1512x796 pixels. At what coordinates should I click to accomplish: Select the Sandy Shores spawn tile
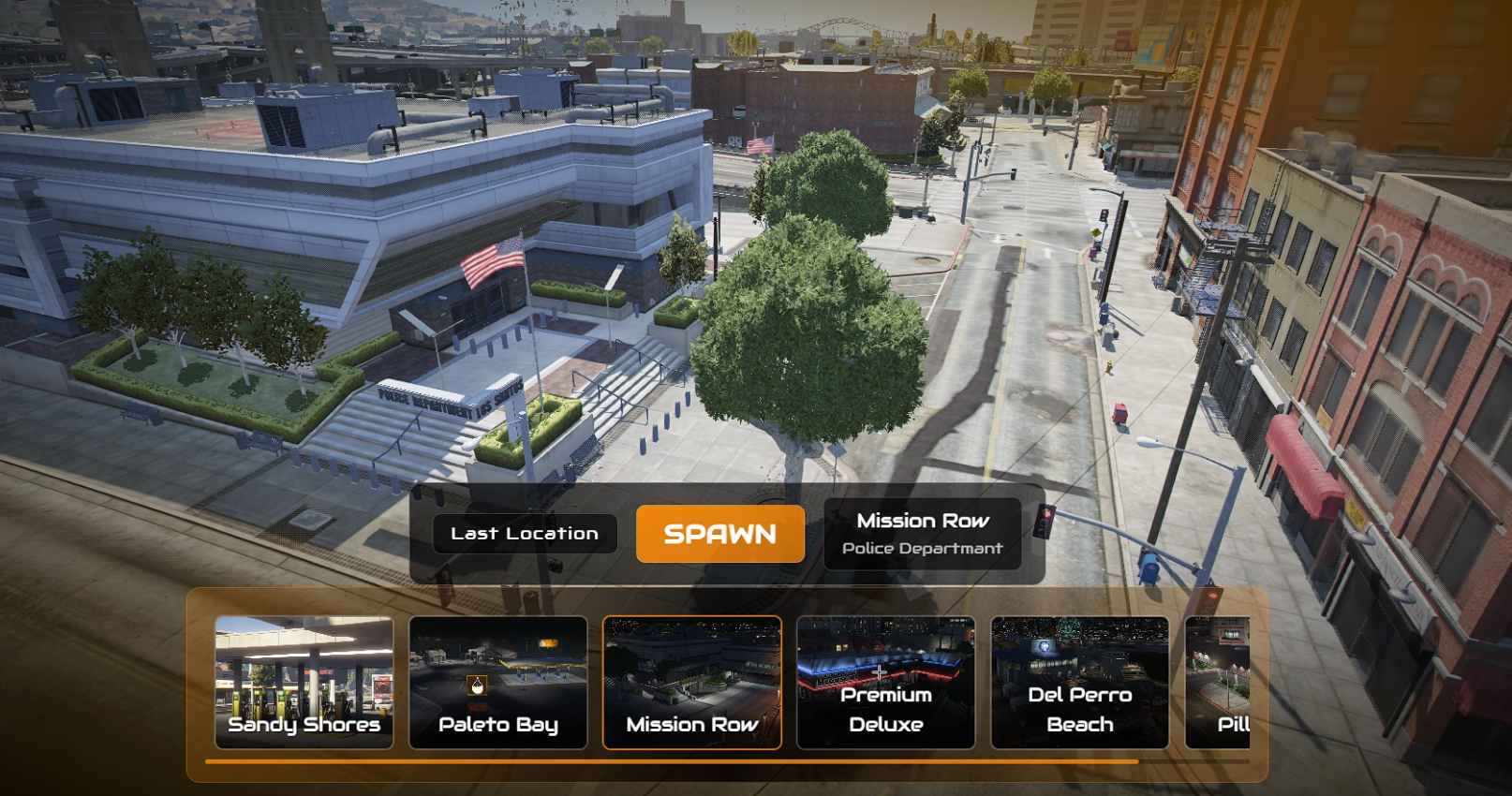304,683
